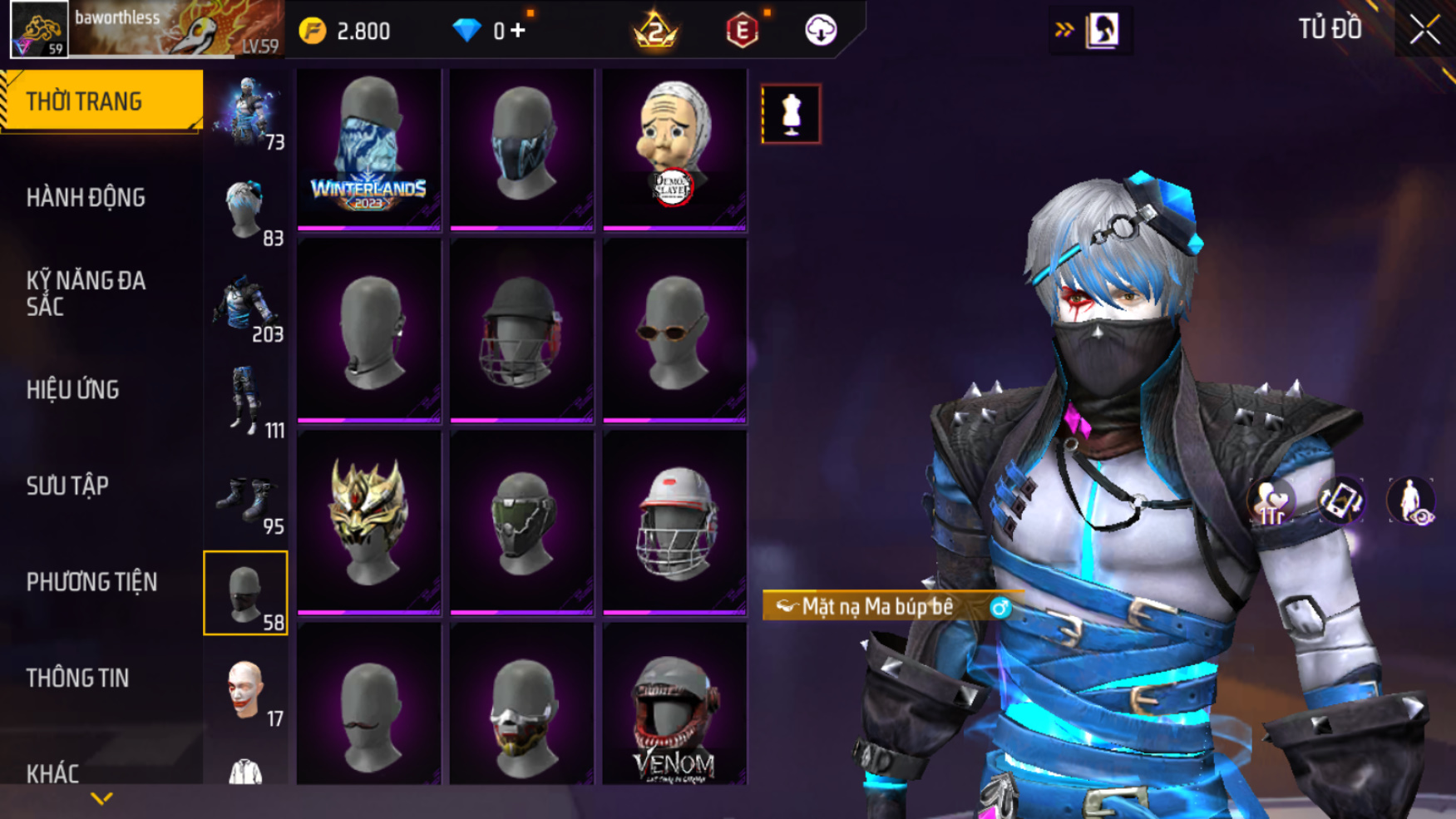Add diamonds with the plus button
Screen dimensions: 1456x819
click(518, 31)
